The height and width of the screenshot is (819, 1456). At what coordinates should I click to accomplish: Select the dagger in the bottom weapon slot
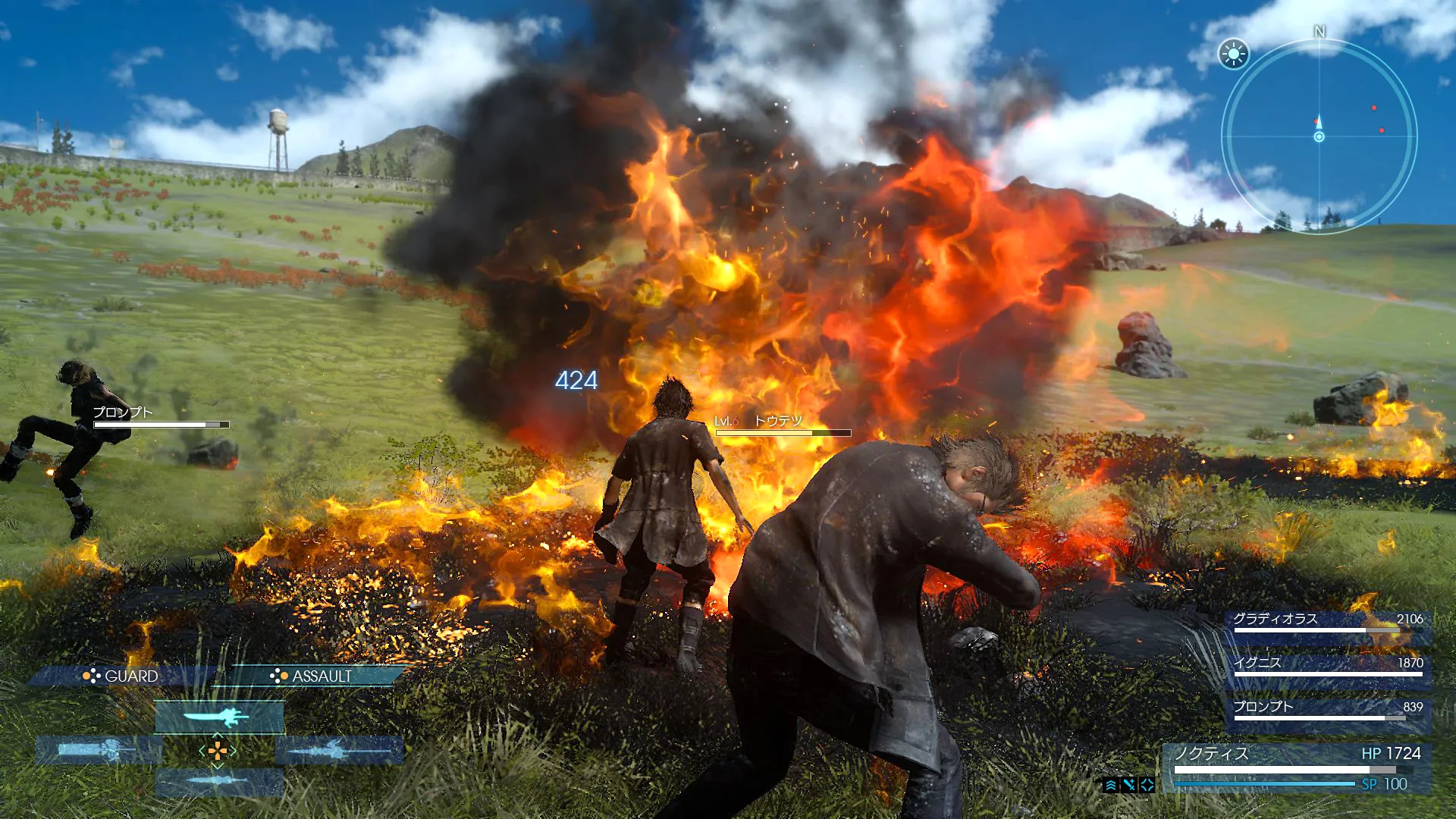pyautogui.click(x=218, y=780)
